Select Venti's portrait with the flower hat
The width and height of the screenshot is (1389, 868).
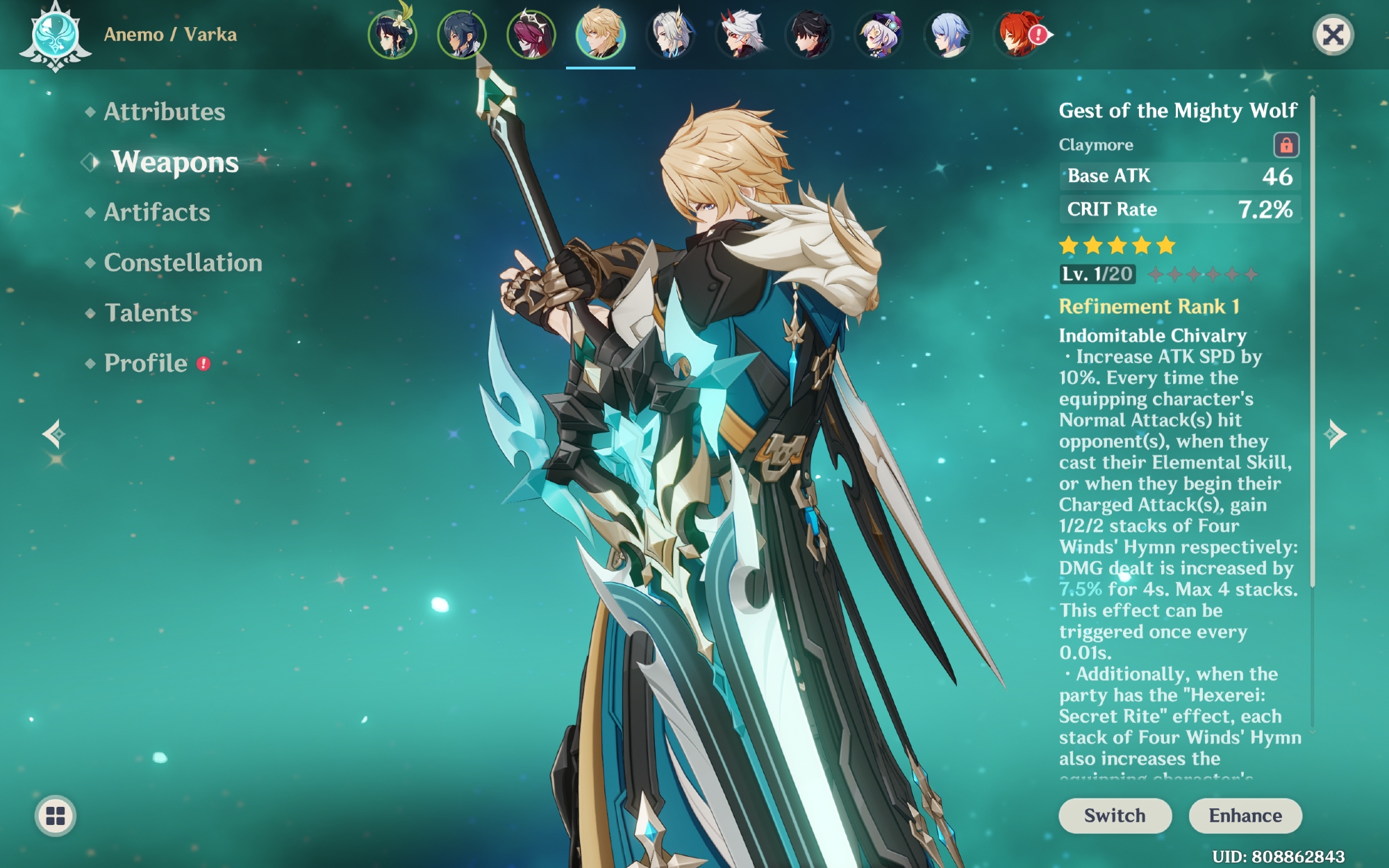tap(392, 34)
